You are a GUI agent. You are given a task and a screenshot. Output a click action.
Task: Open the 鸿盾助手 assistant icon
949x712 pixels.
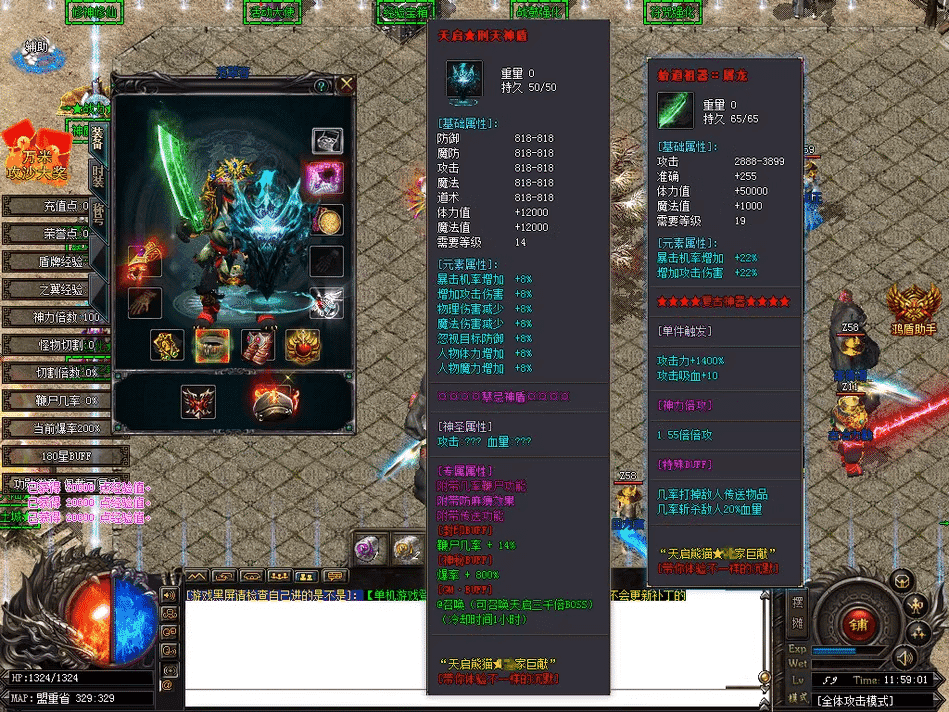(x=914, y=308)
